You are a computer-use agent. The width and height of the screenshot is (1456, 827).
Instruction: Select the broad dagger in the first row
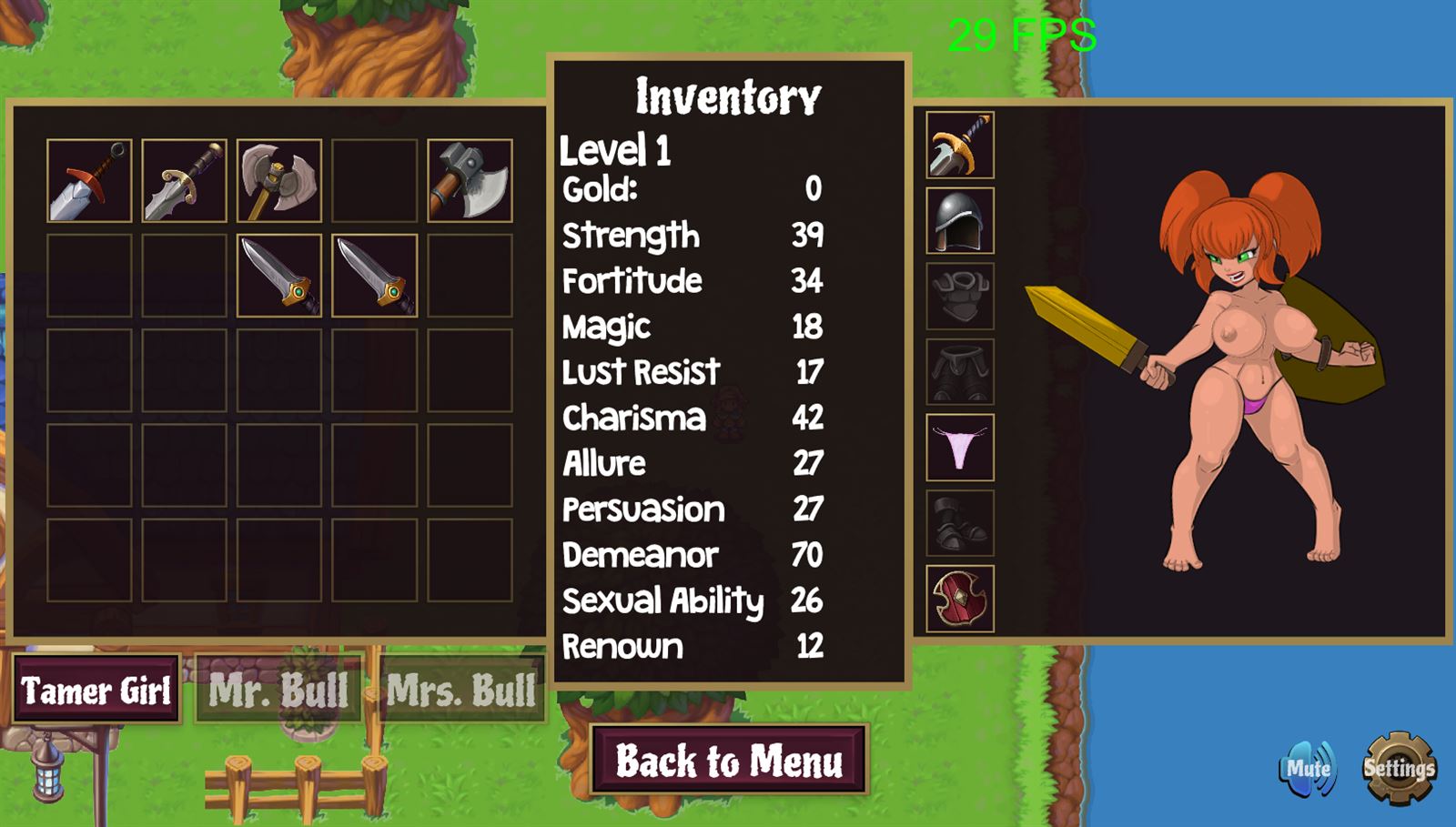184,181
